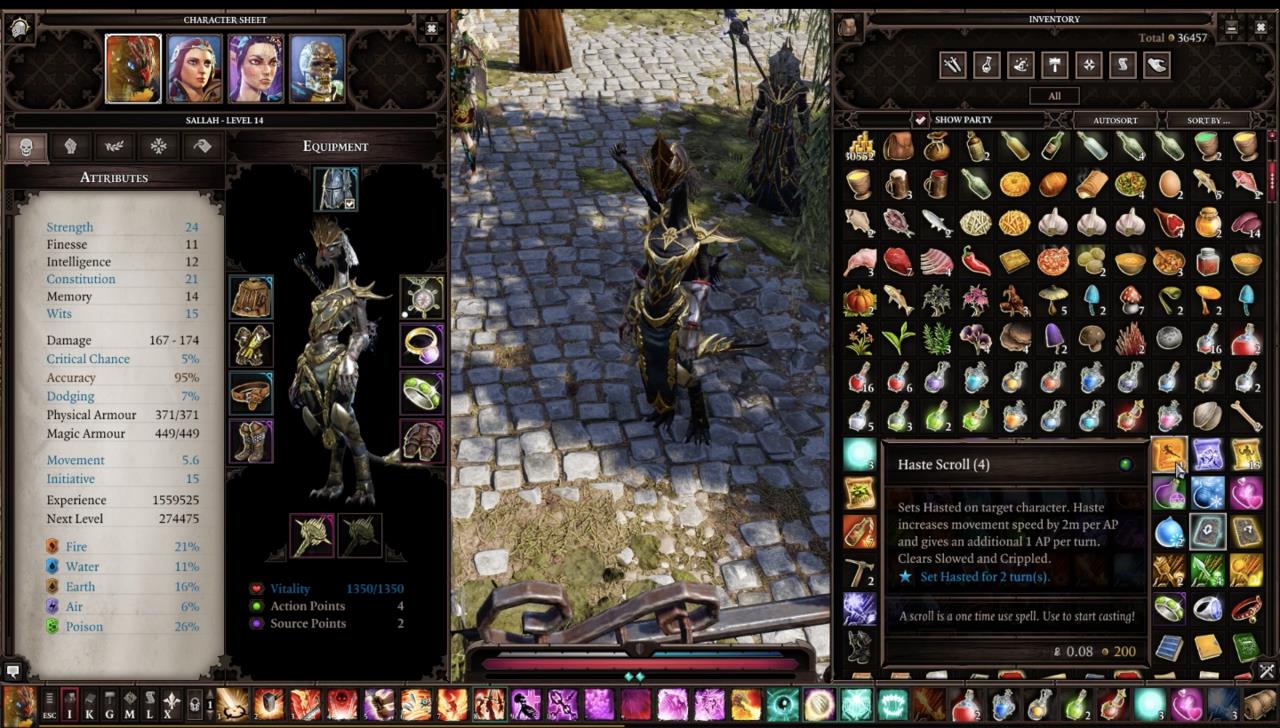Close the Character Sheet panel
The height and width of the screenshot is (728, 1280).
tap(431, 27)
